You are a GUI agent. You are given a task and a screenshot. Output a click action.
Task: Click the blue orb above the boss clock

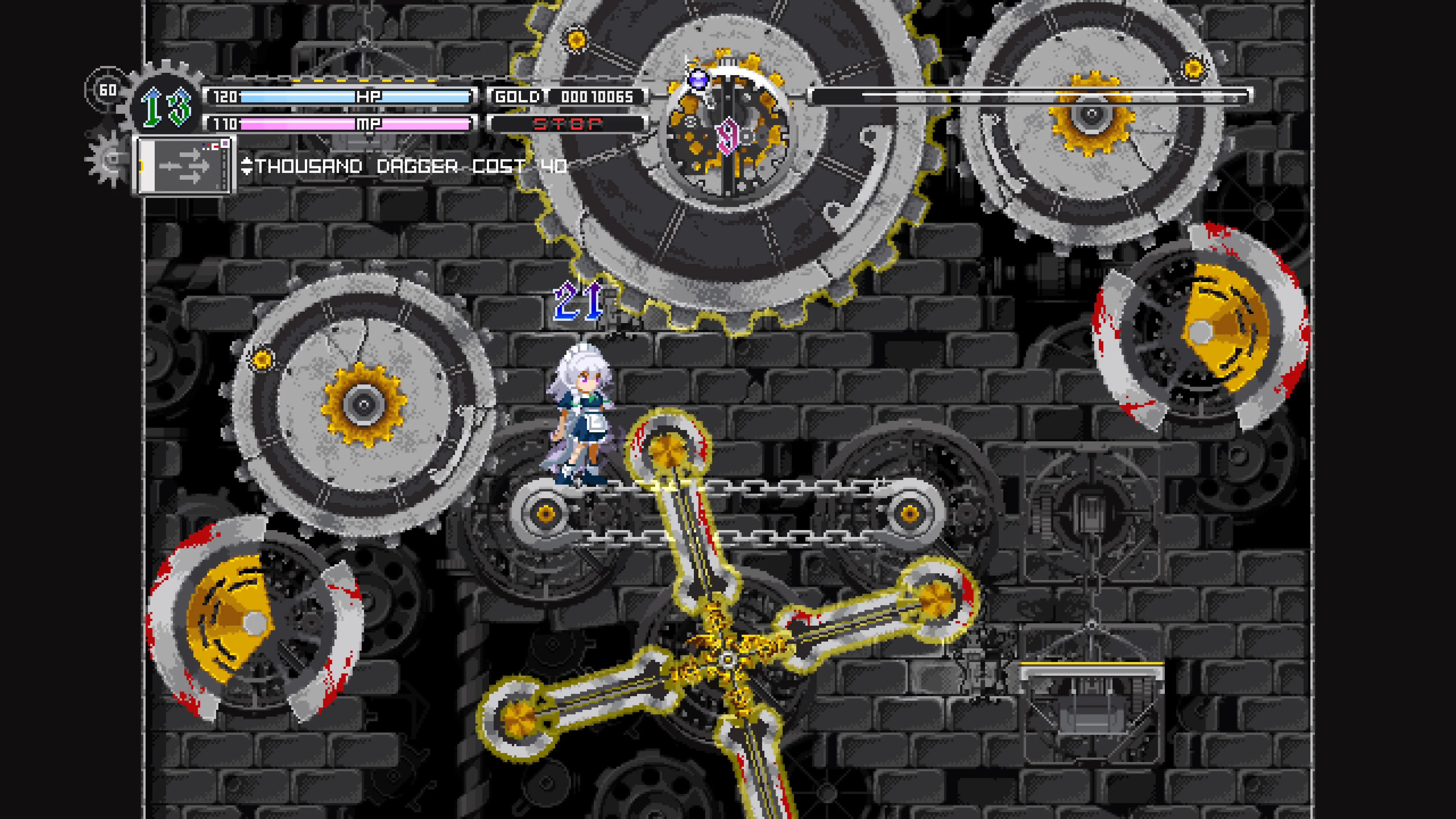point(698,79)
